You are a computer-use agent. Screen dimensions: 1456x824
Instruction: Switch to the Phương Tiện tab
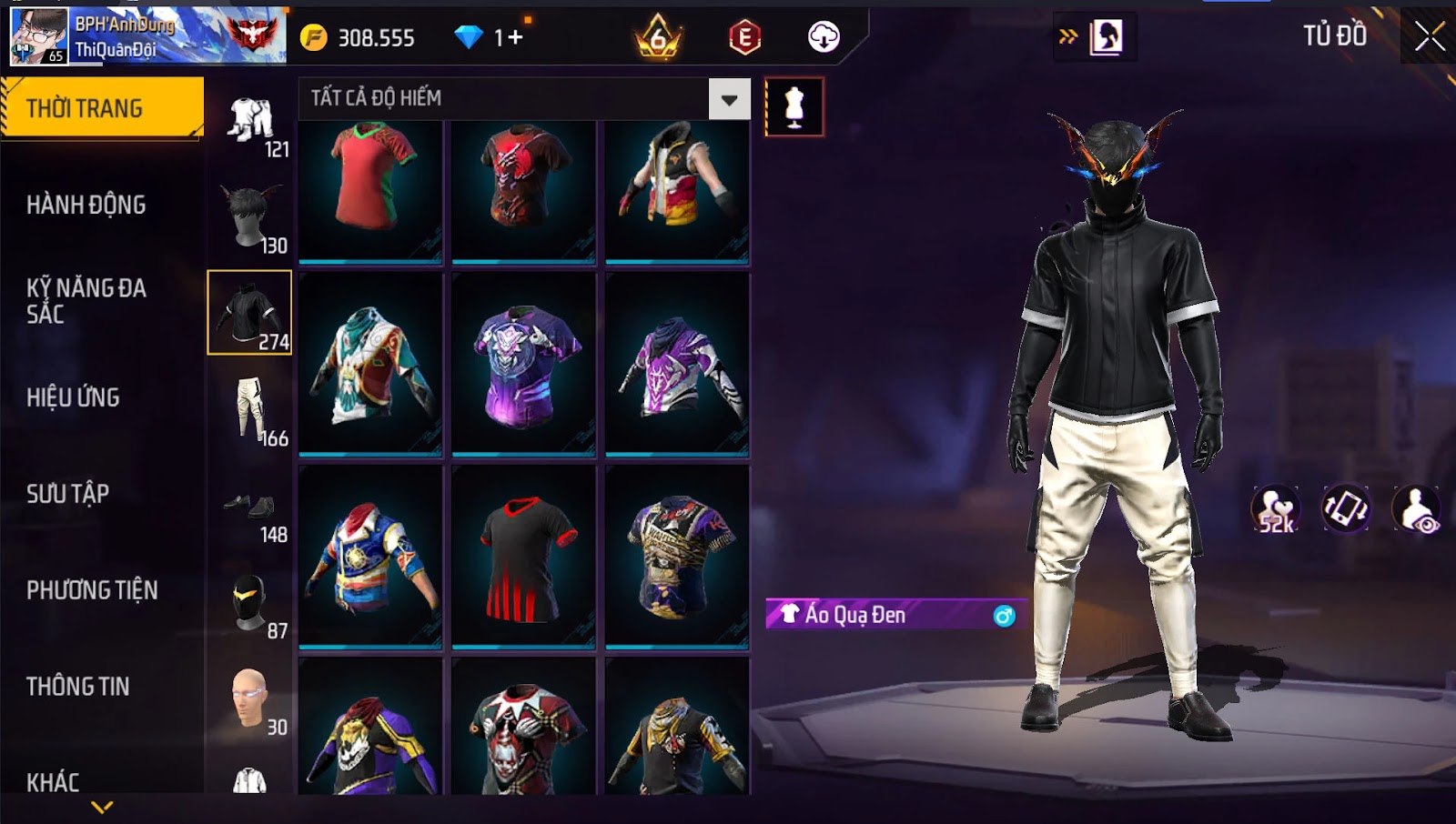click(92, 590)
